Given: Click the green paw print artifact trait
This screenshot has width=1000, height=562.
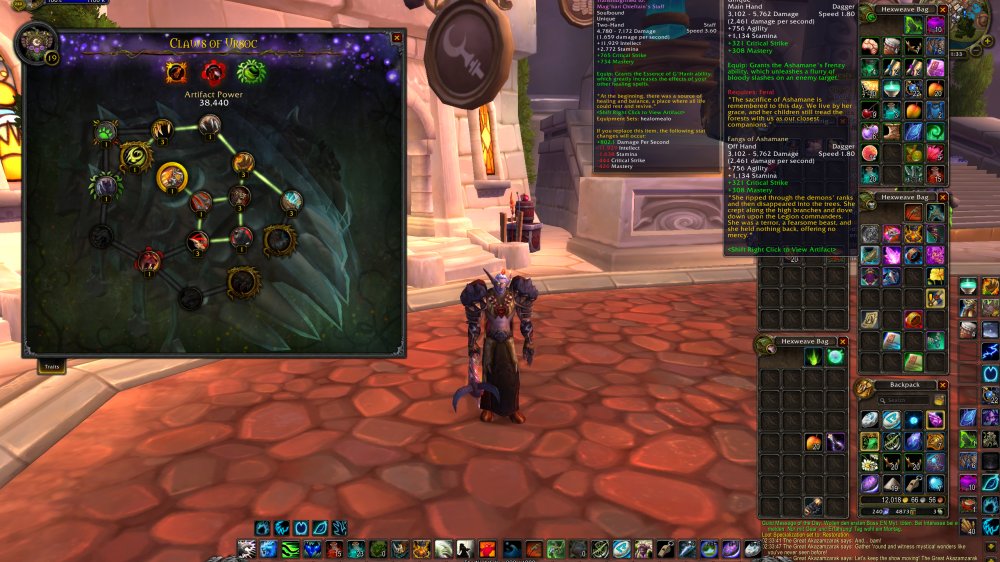Looking at the screenshot, I should coord(105,131).
